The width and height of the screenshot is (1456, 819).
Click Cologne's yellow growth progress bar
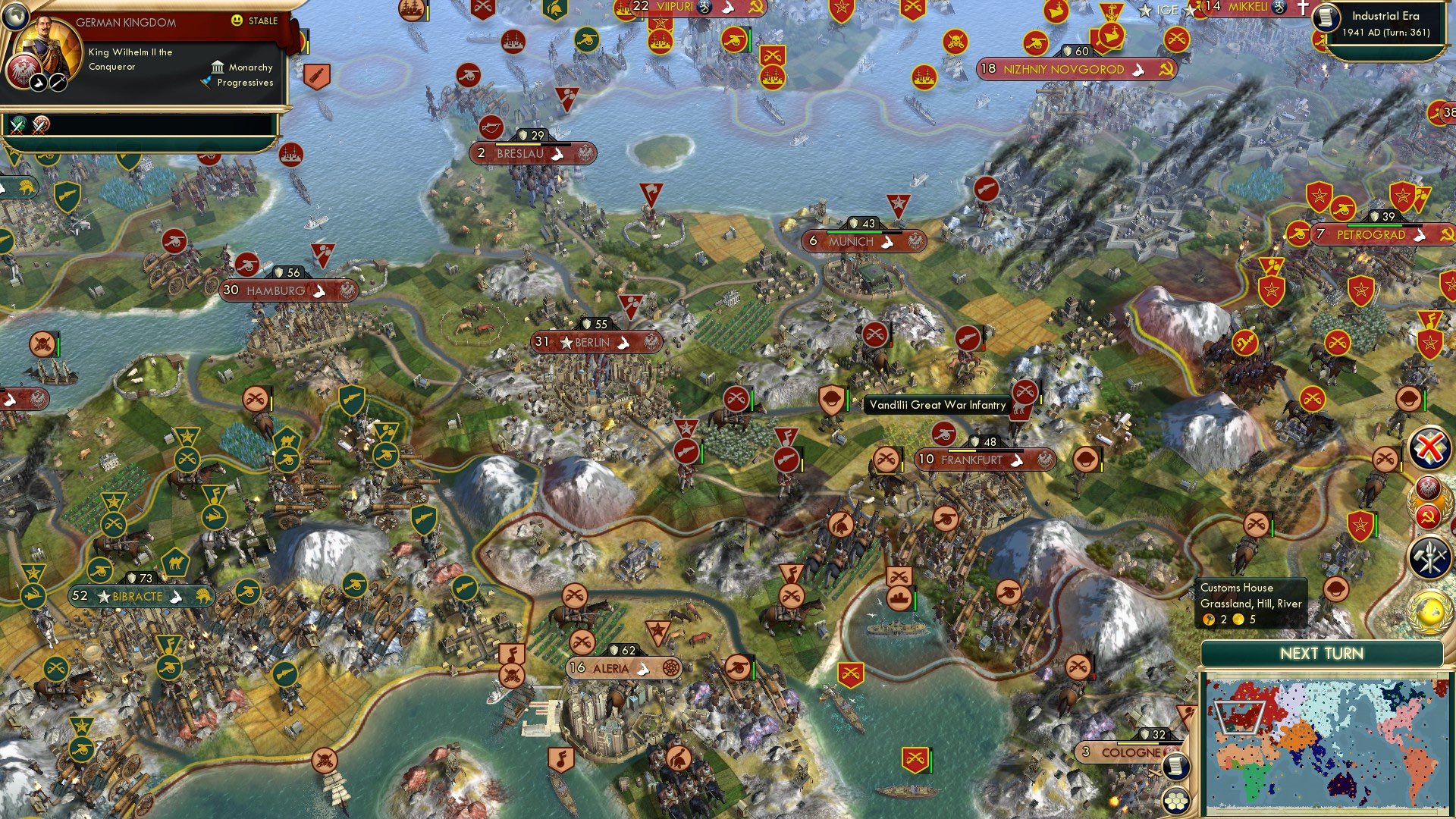(x=1137, y=744)
